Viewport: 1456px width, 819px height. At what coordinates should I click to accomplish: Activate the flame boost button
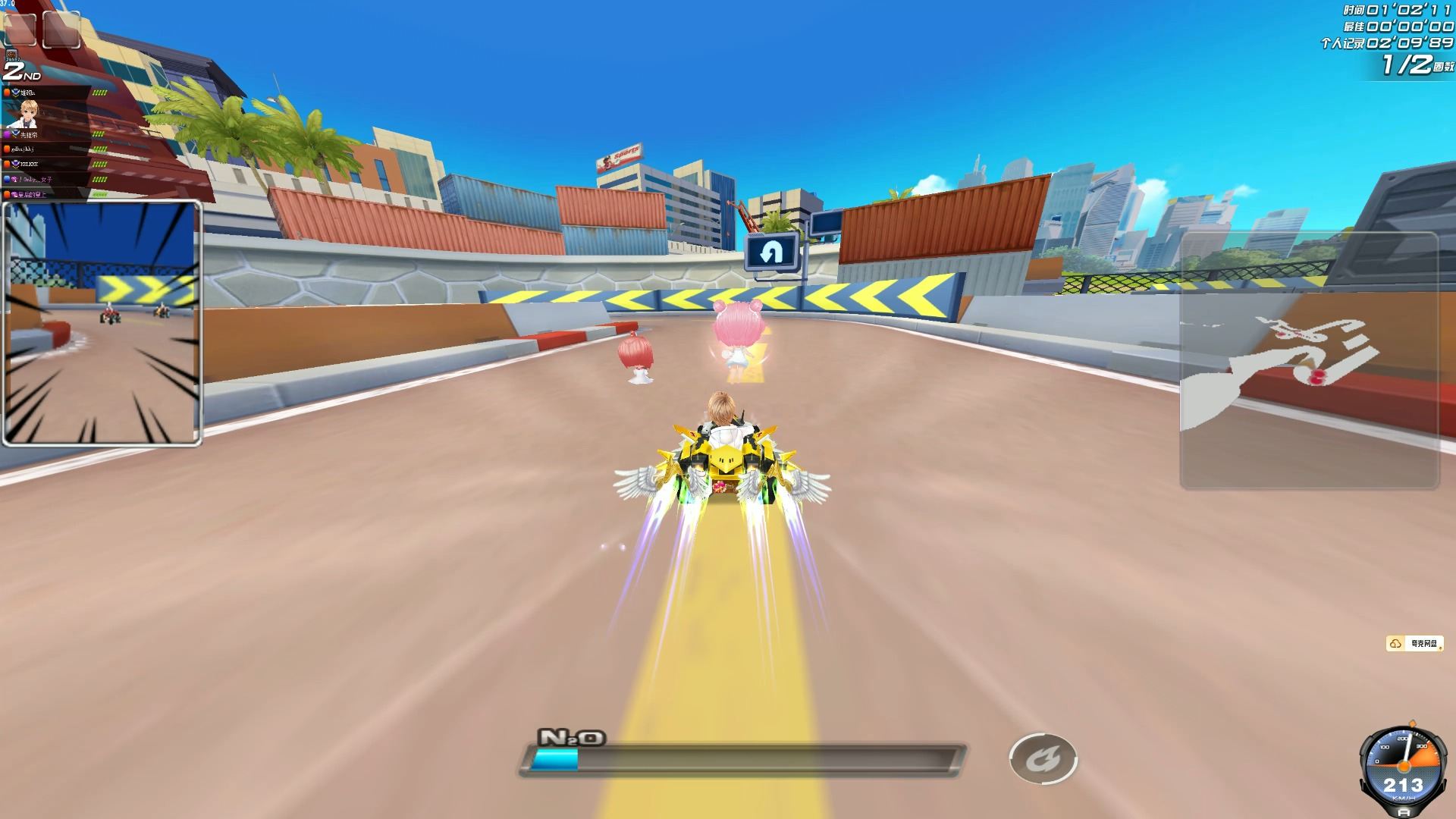1043,759
